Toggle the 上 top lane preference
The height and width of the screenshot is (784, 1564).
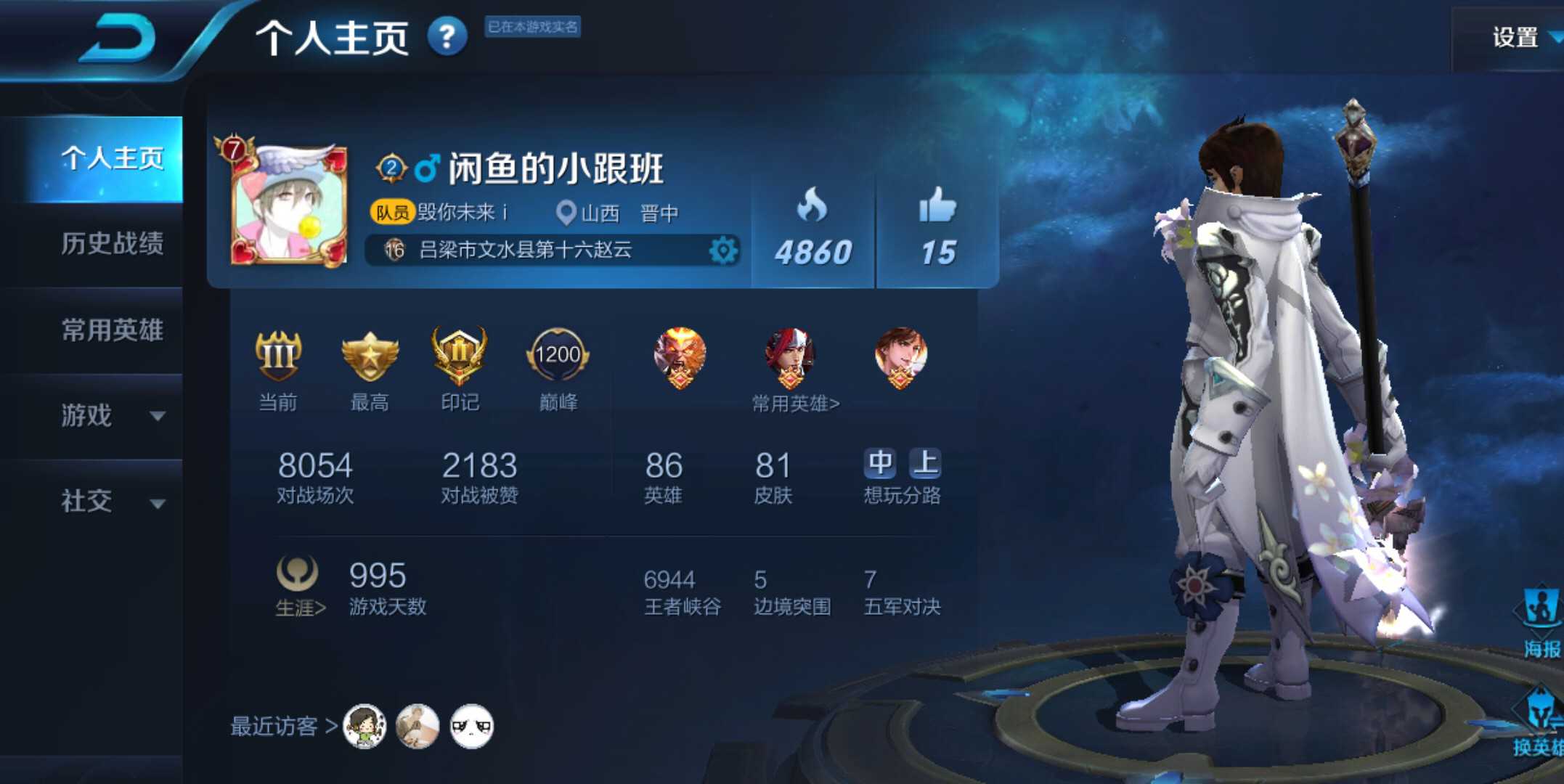[926, 462]
